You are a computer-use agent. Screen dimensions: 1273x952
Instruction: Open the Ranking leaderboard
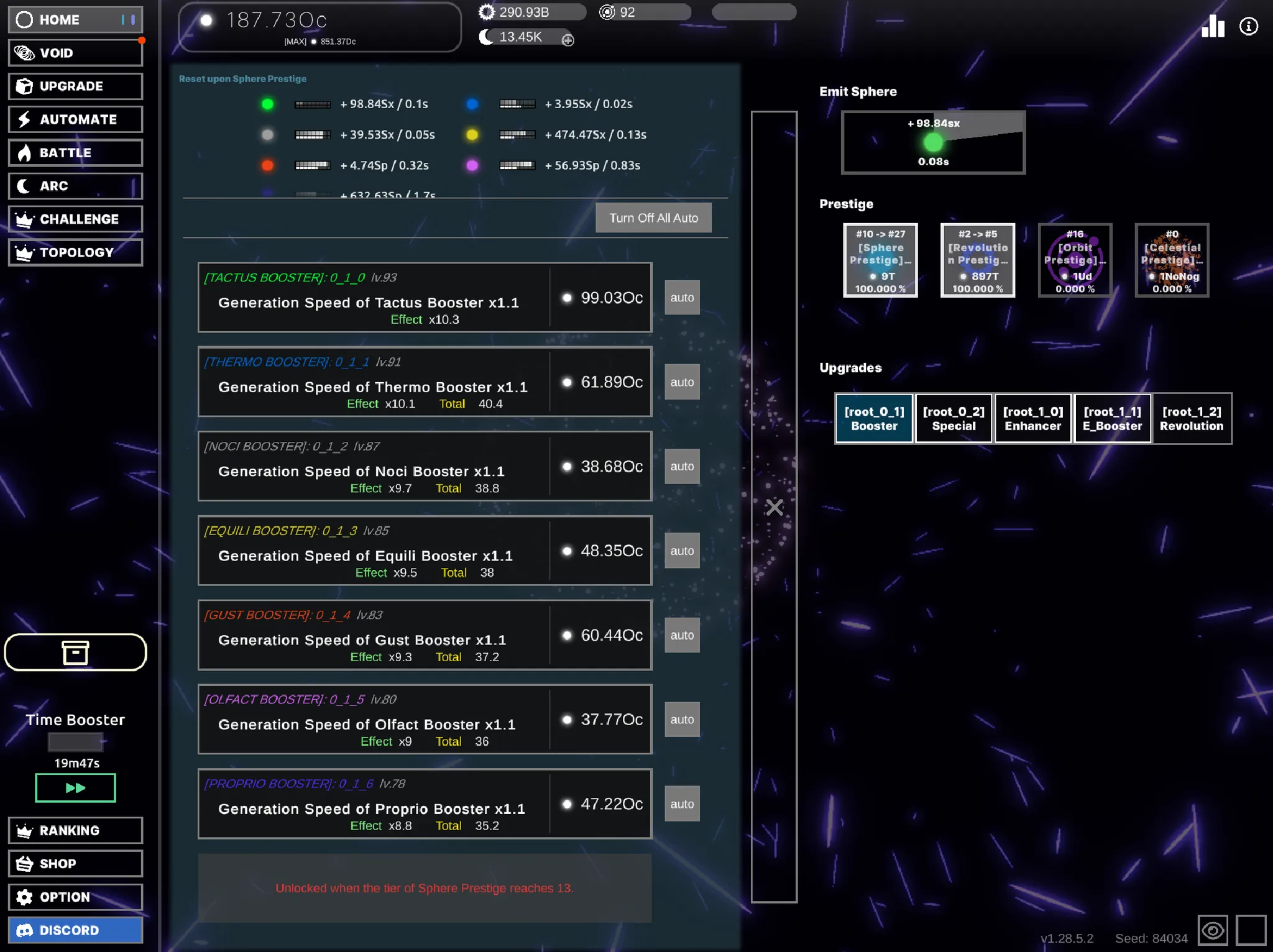point(75,830)
